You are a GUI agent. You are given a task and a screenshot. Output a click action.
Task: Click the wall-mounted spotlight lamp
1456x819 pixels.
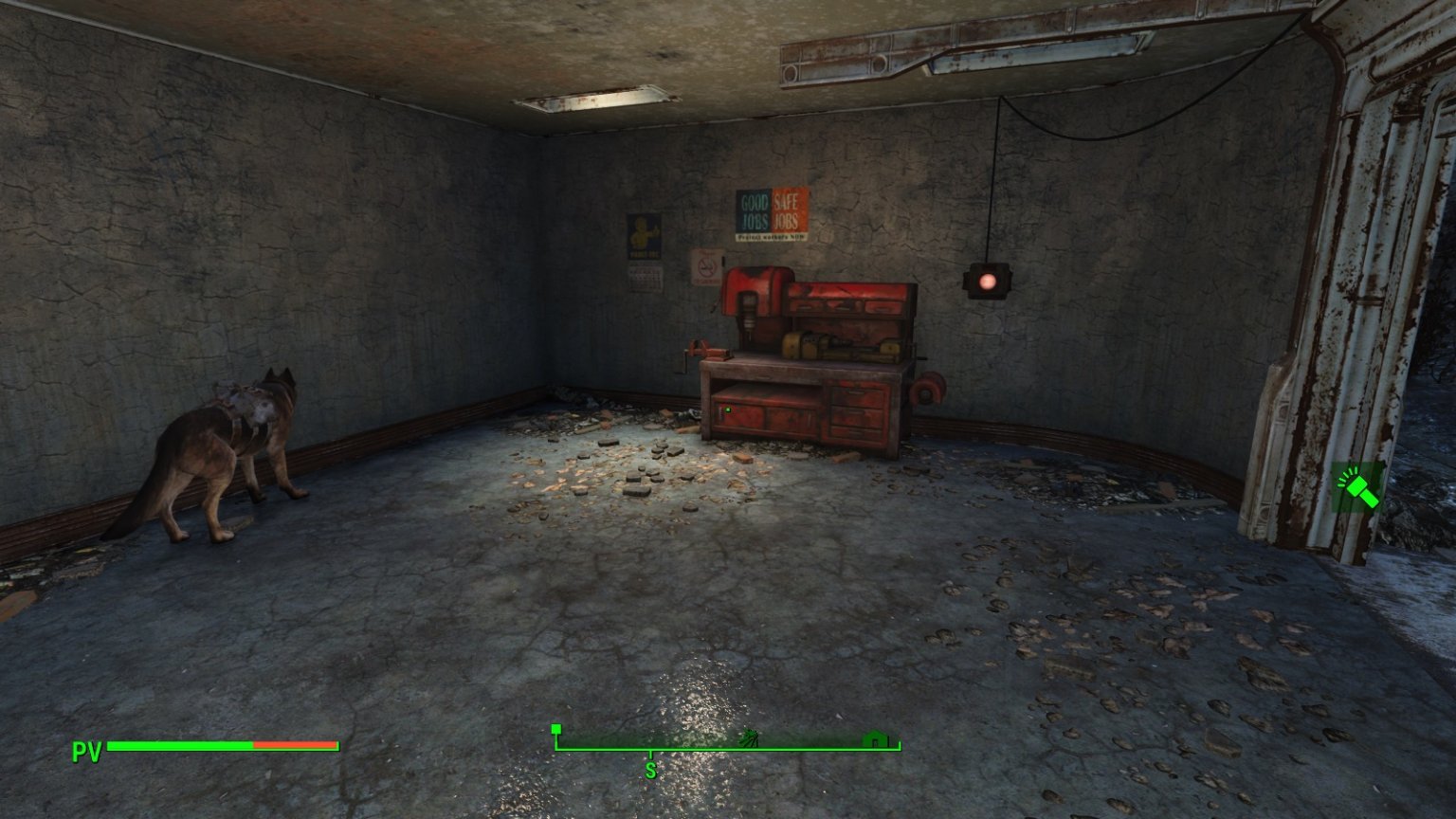coord(987,280)
